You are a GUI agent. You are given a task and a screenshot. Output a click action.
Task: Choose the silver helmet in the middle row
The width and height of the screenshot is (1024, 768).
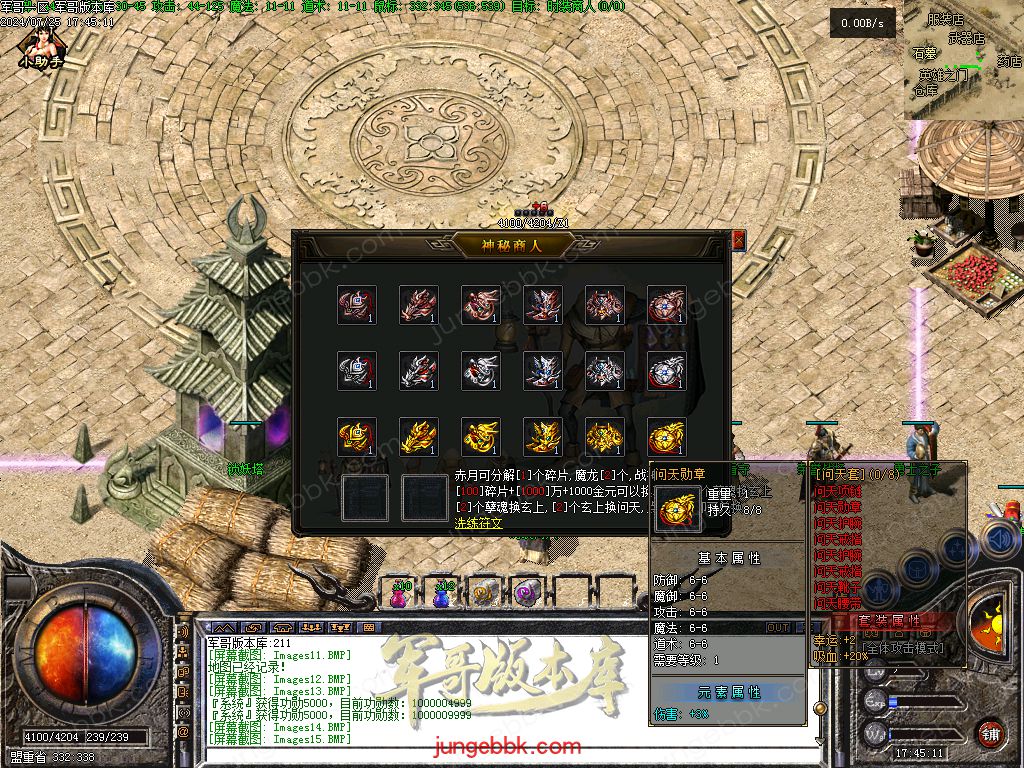[357, 371]
